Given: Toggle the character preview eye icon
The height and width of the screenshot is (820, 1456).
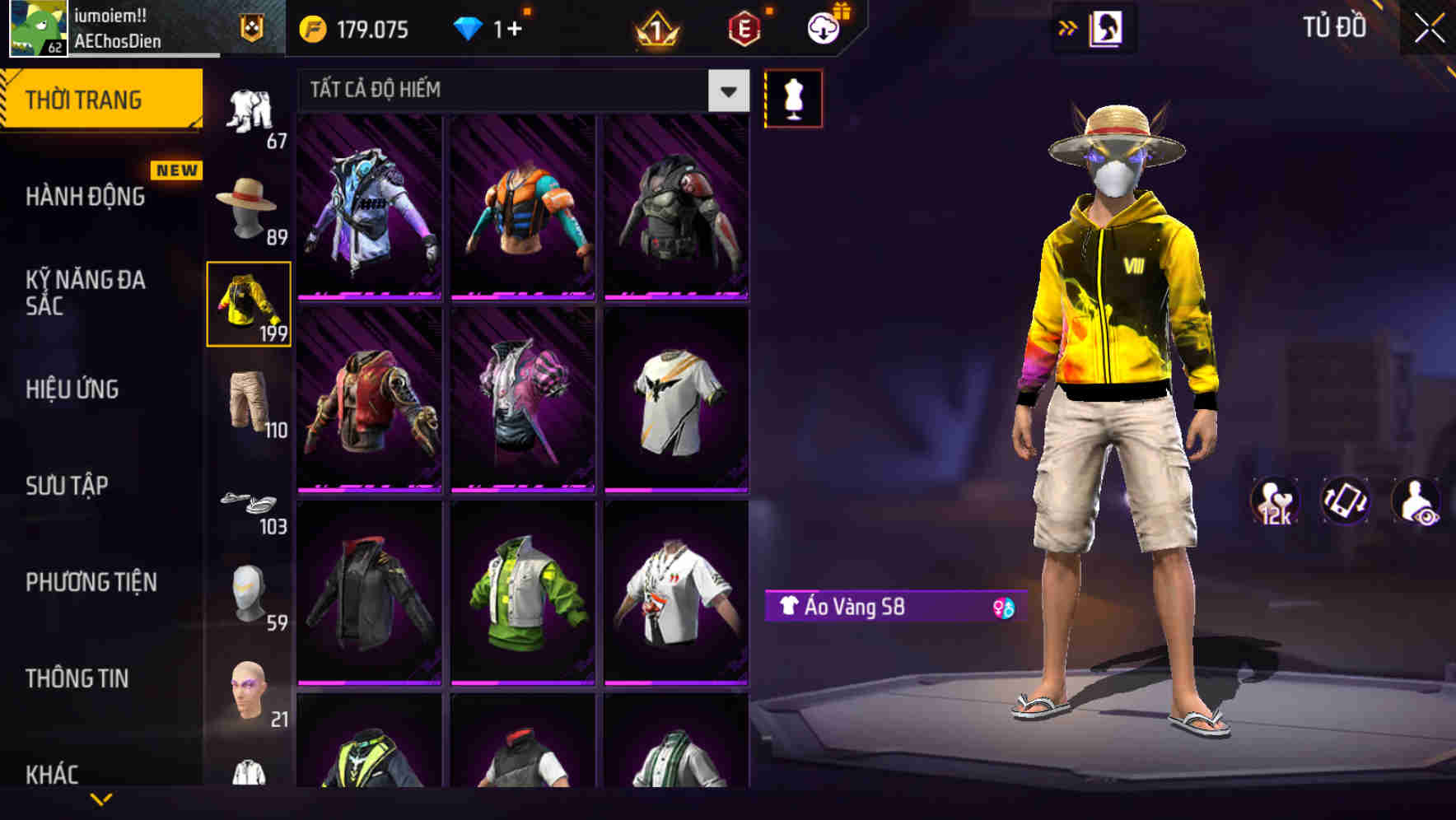Looking at the screenshot, I should click(x=1417, y=503).
